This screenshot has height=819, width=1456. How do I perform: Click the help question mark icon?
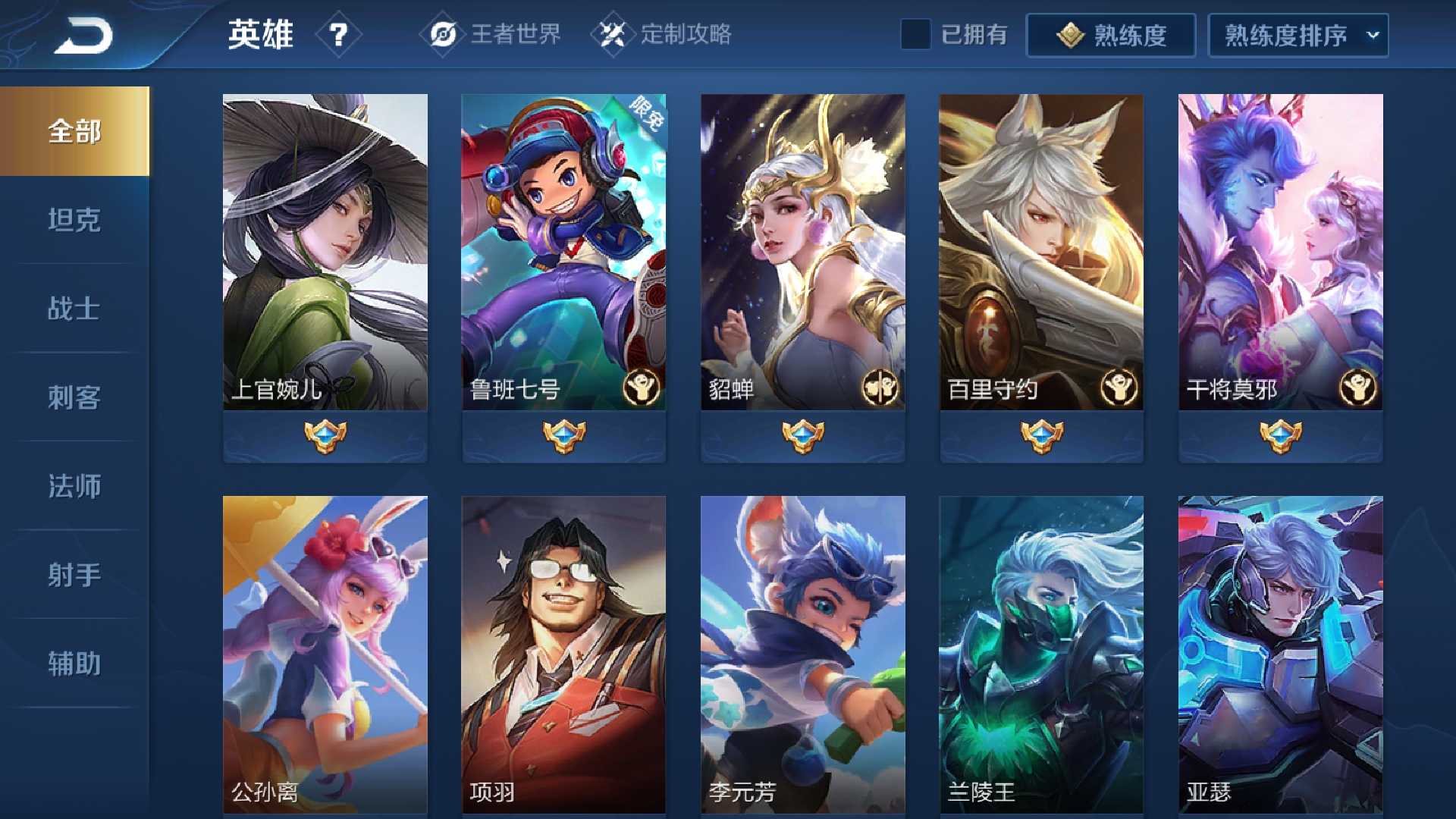[x=340, y=34]
